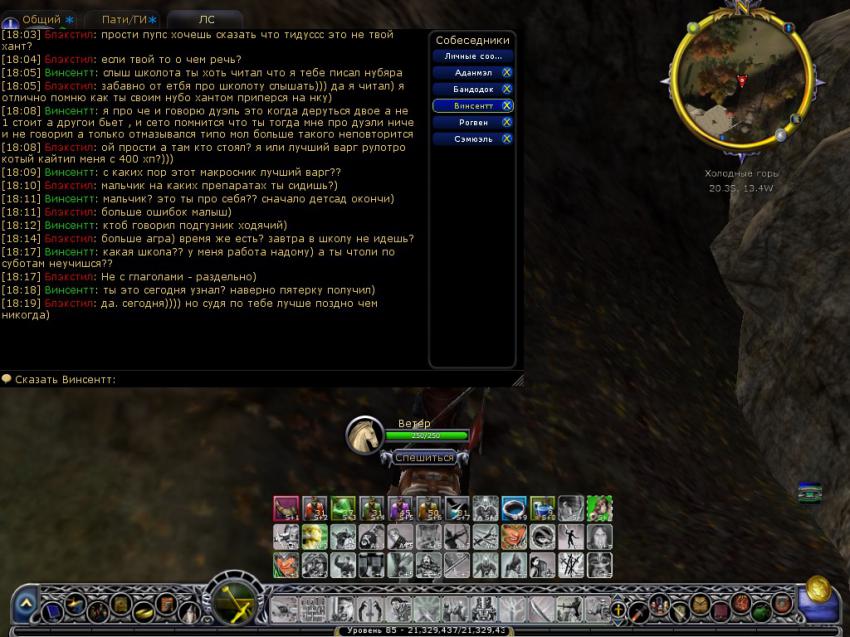Click the gold coin store button
The height and width of the screenshot is (637, 850).
[818, 588]
